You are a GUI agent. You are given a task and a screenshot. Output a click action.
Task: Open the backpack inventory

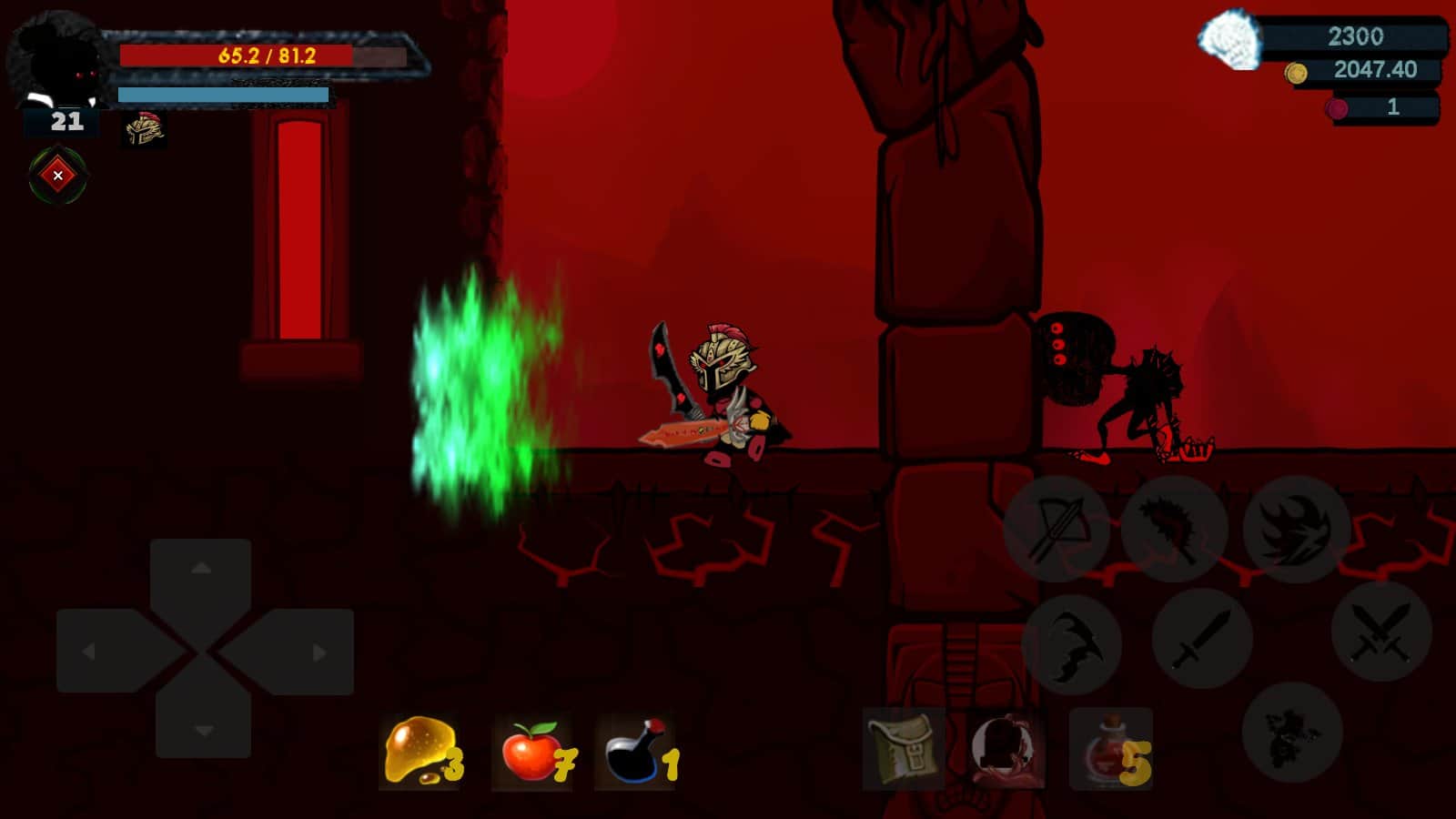point(903,749)
